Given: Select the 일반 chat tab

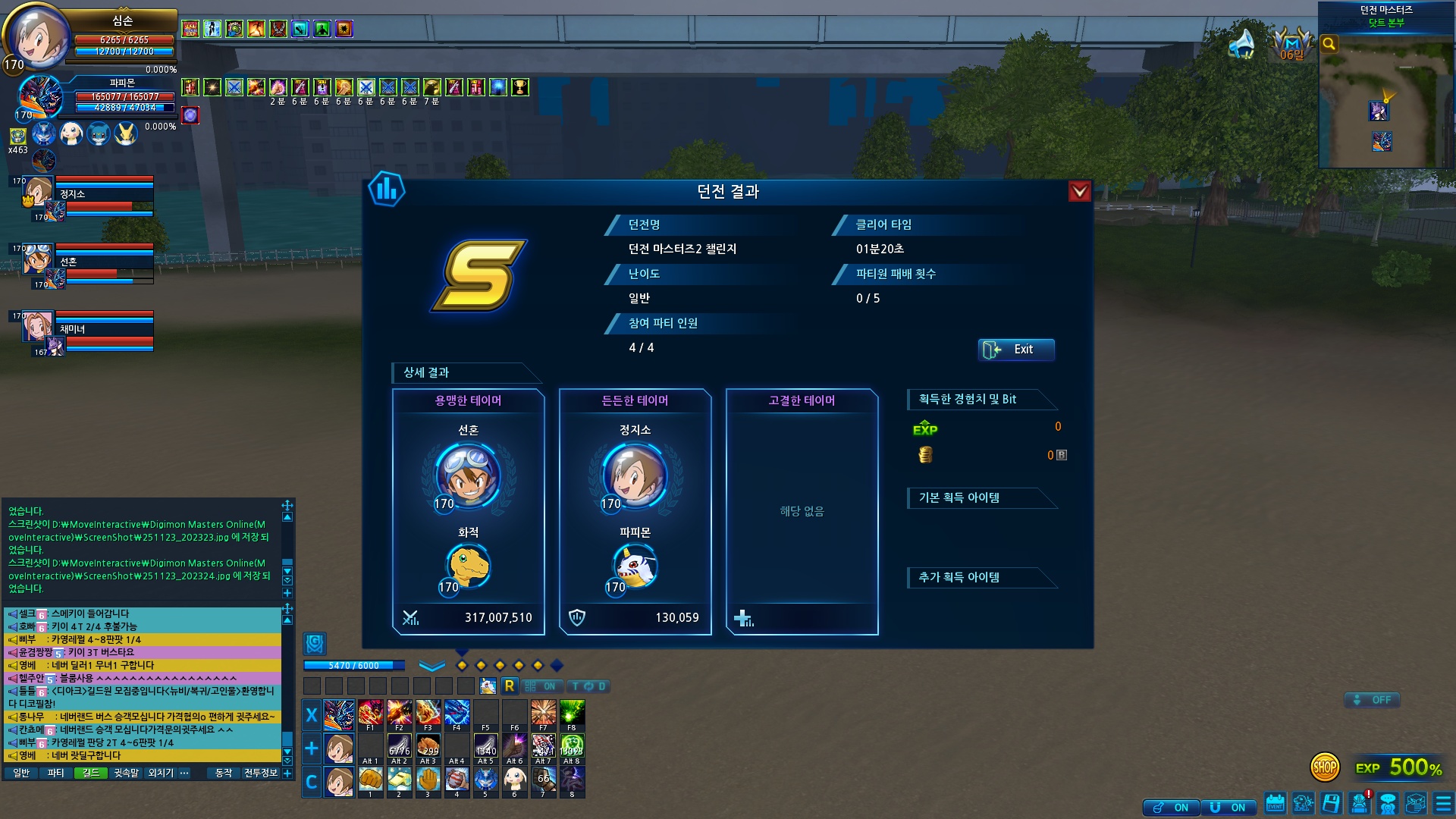Looking at the screenshot, I should click(21, 773).
